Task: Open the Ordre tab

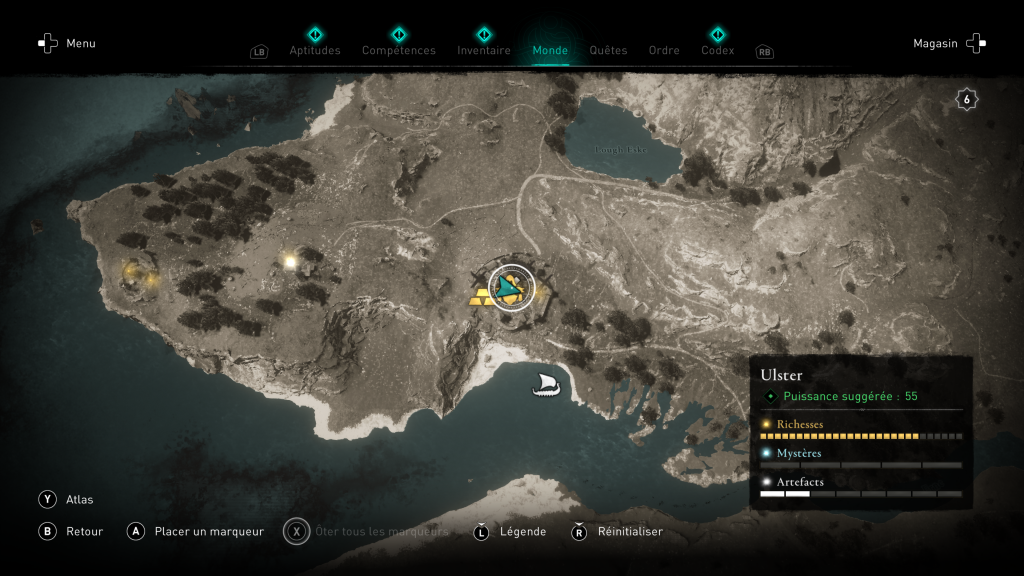Action: click(664, 50)
